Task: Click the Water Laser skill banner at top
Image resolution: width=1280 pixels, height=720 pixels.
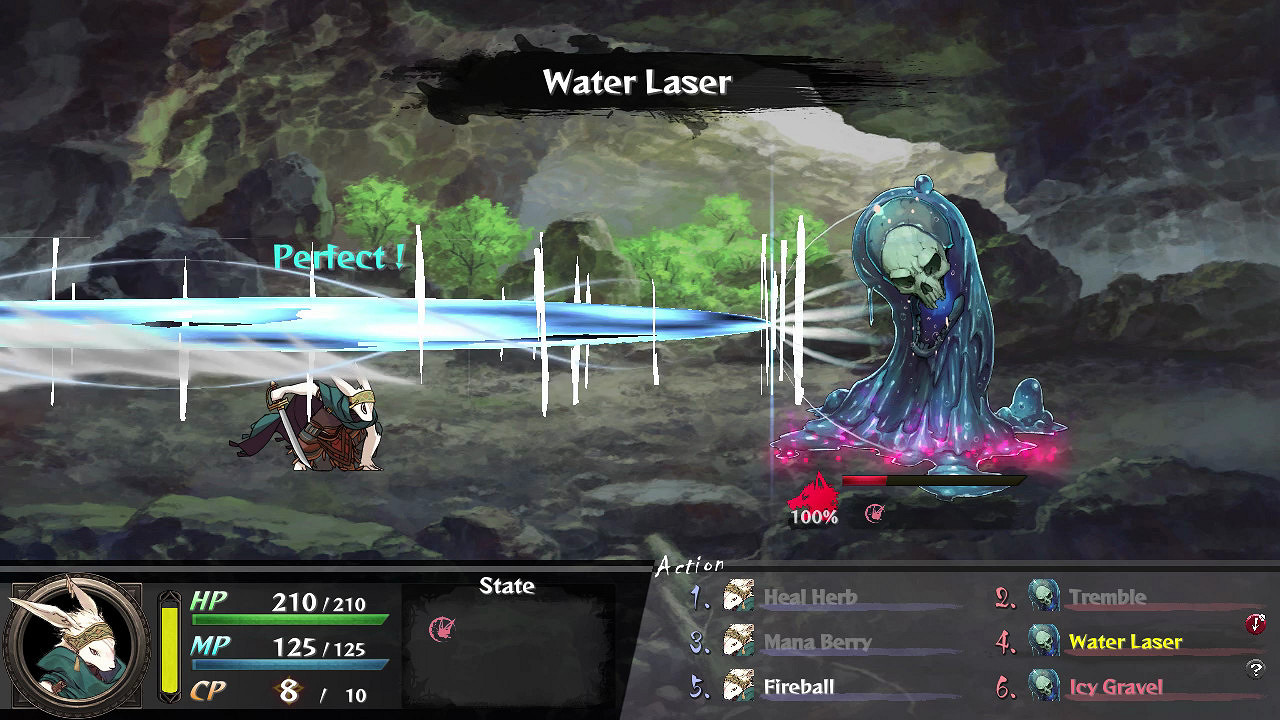Action: pyautogui.click(x=637, y=80)
